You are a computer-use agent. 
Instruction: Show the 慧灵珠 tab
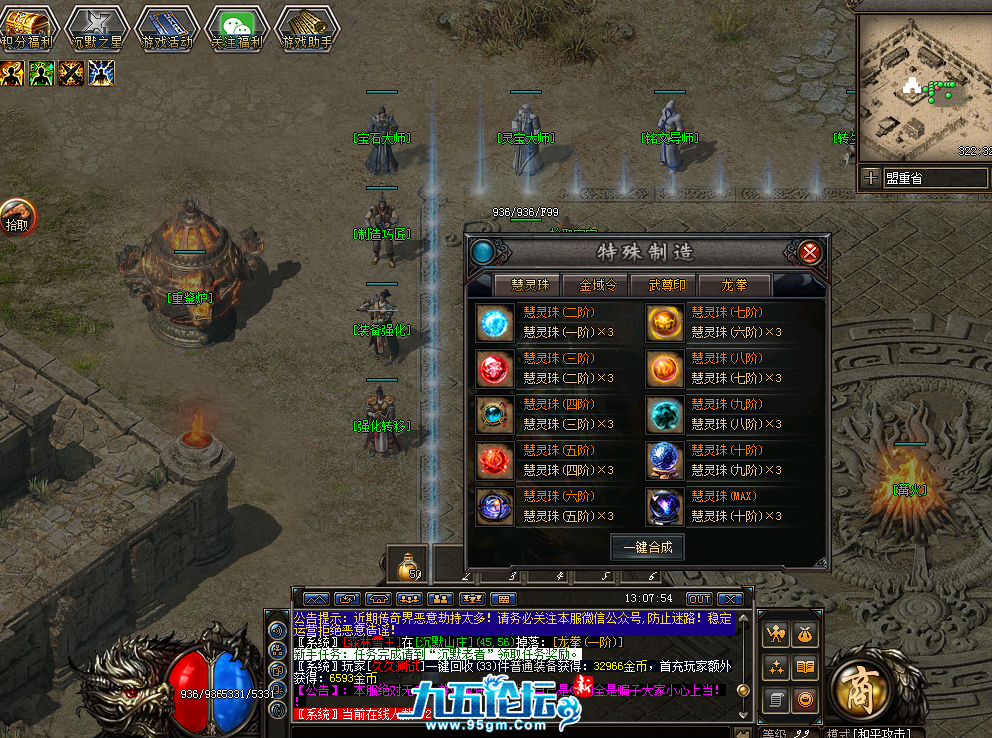(x=530, y=285)
